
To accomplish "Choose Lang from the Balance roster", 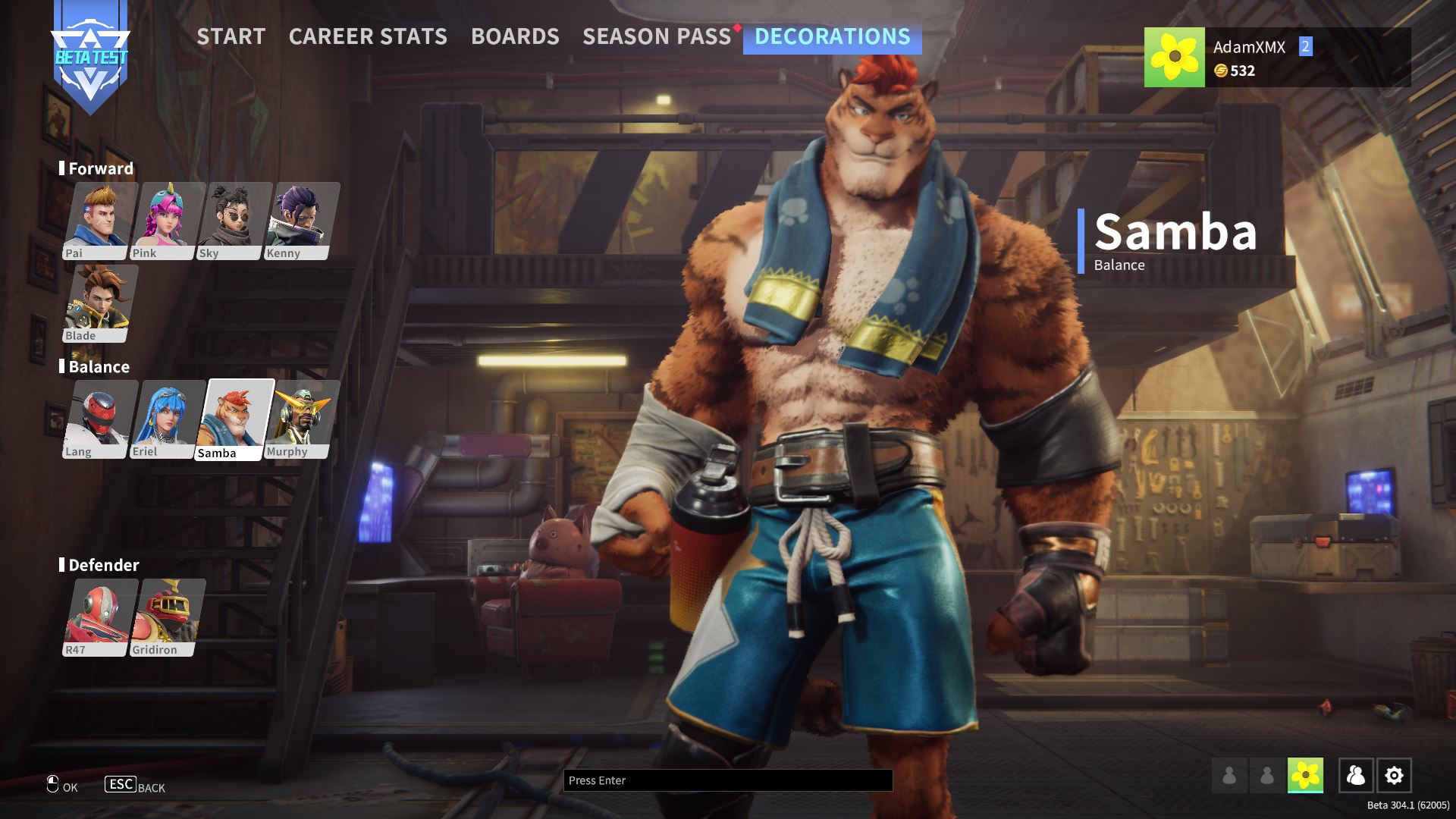I will (x=99, y=419).
